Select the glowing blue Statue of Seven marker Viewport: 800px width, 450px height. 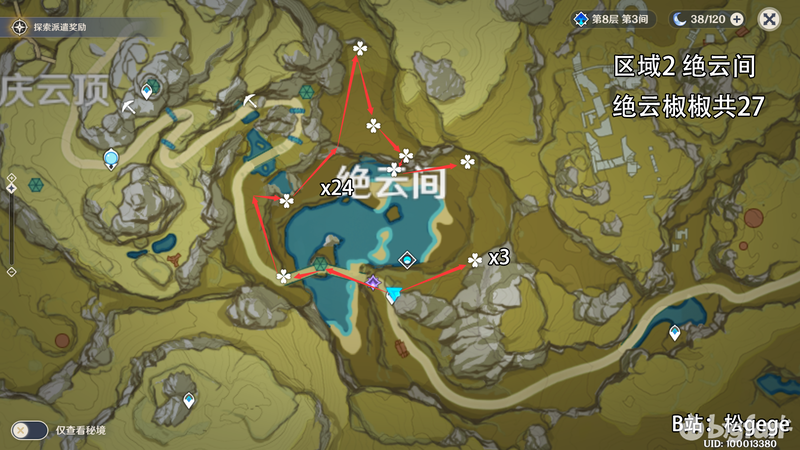pyautogui.click(x=111, y=158)
